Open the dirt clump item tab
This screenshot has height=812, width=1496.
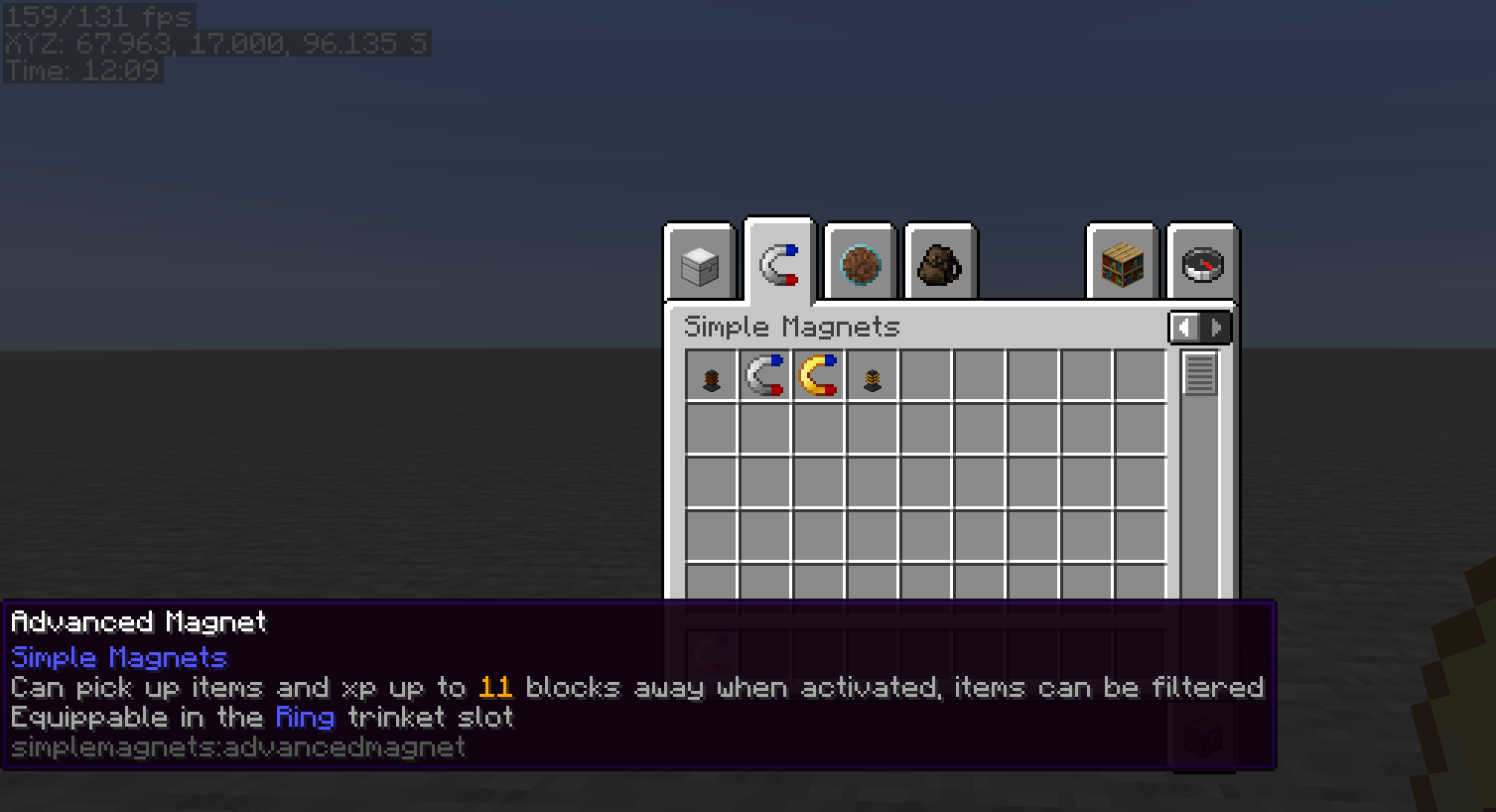pyautogui.click(x=859, y=263)
